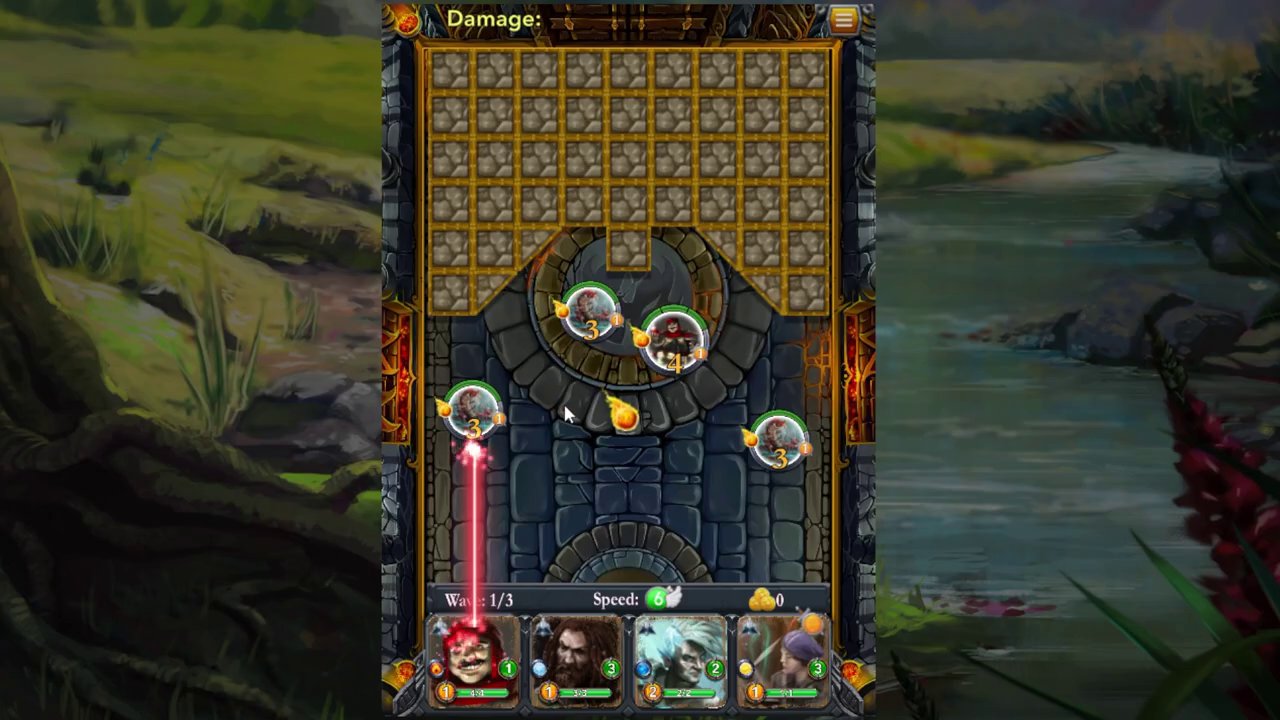Click the orange level "2" badge on the mage card
This screenshot has height=720, width=1280.
click(653, 691)
